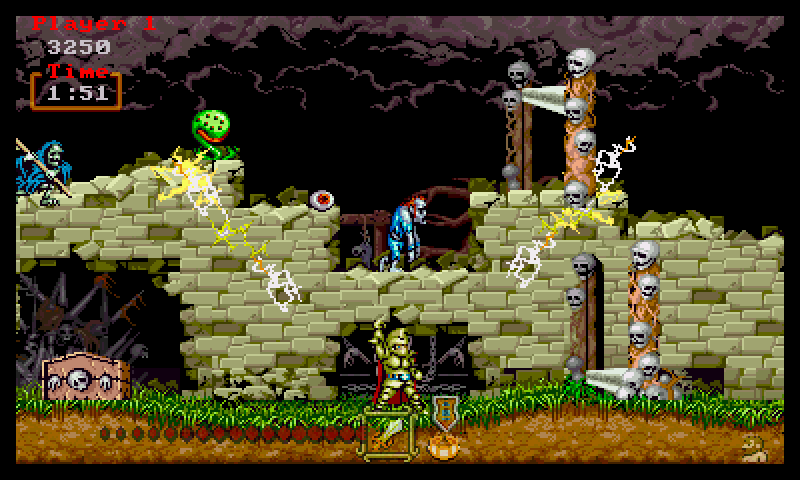Select the framed sword weapon icon
The height and width of the screenshot is (480, 800).
[387, 433]
